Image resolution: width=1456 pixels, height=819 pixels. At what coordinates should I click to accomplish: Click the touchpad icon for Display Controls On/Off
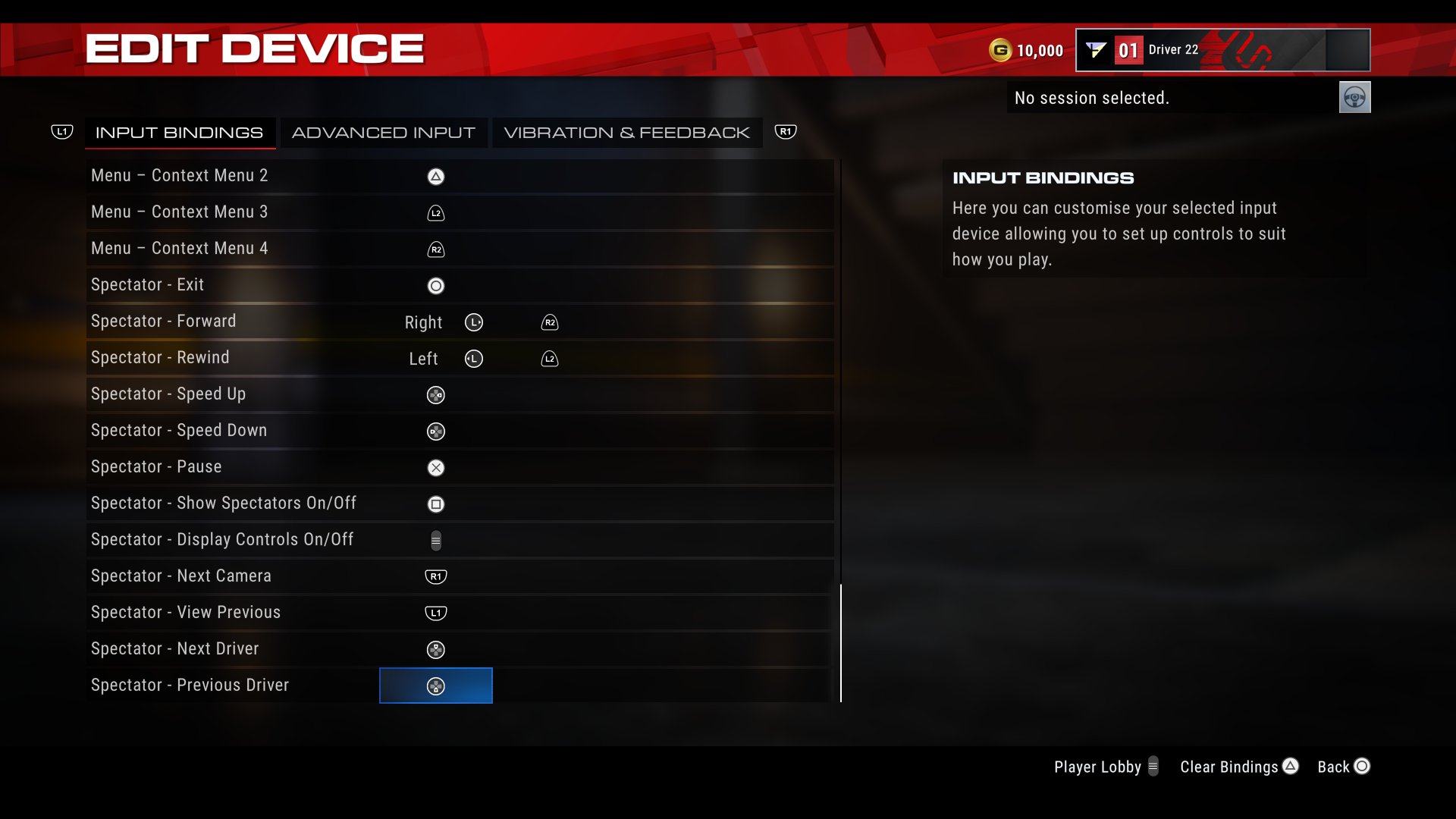436,540
